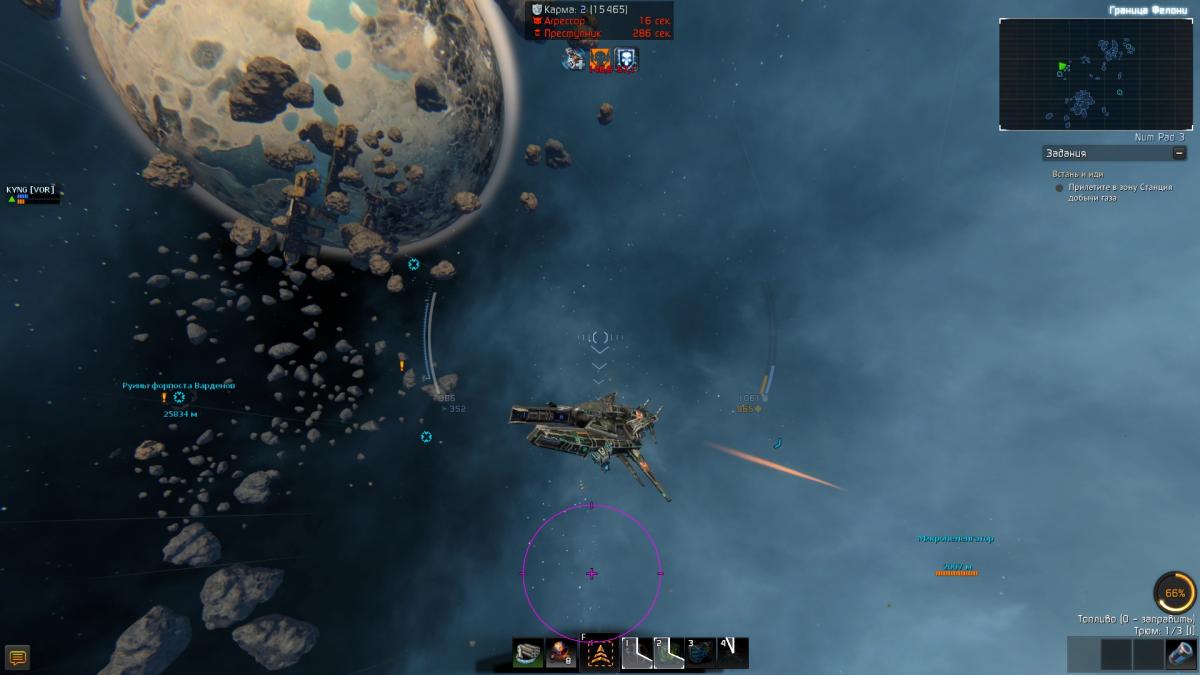Select weapon slot 2
1200x675 pixels.
(x=669, y=653)
